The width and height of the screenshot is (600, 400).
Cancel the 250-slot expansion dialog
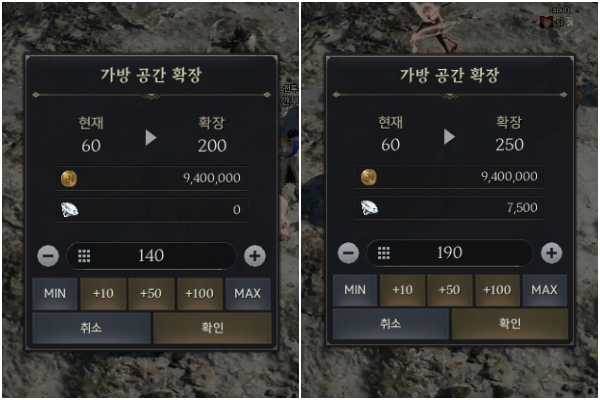pyautogui.click(x=391, y=324)
